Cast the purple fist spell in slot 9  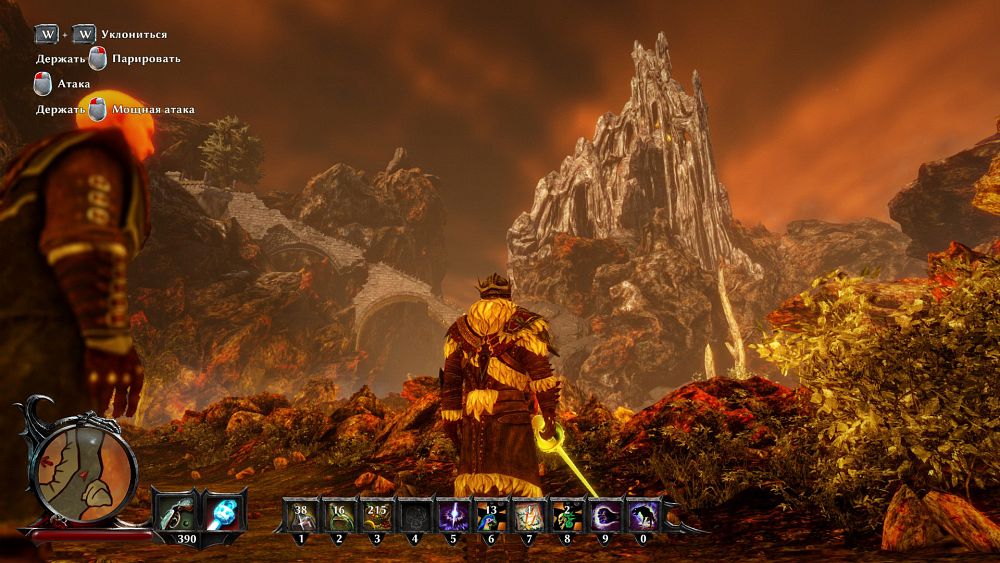click(604, 516)
